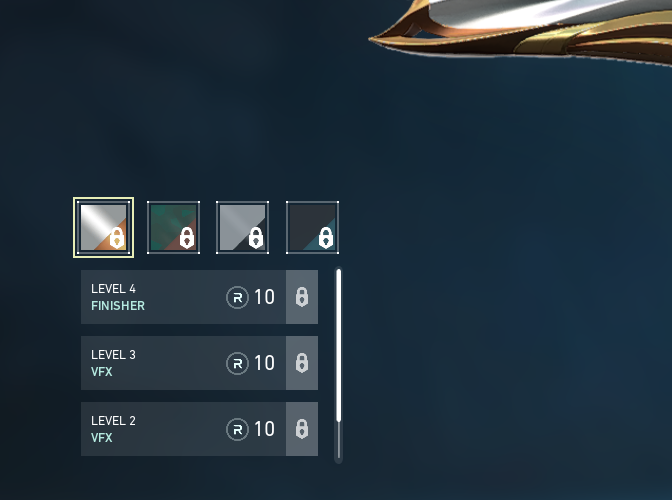Image resolution: width=672 pixels, height=500 pixels.
Task: Unlock Level 3 VFX with the padlock button
Action: 302,363
